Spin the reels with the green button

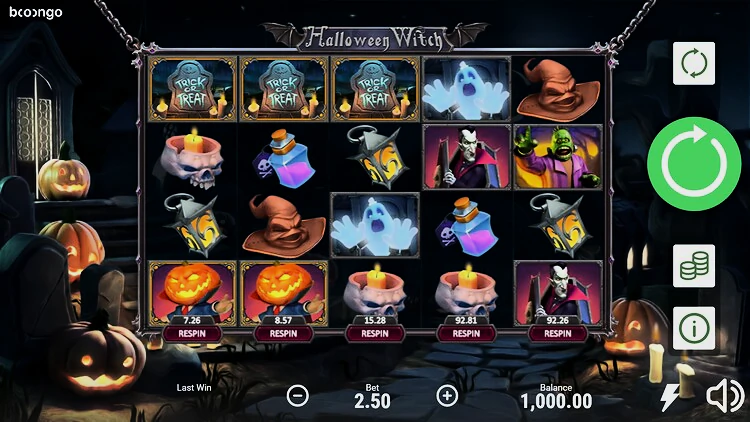(x=693, y=163)
